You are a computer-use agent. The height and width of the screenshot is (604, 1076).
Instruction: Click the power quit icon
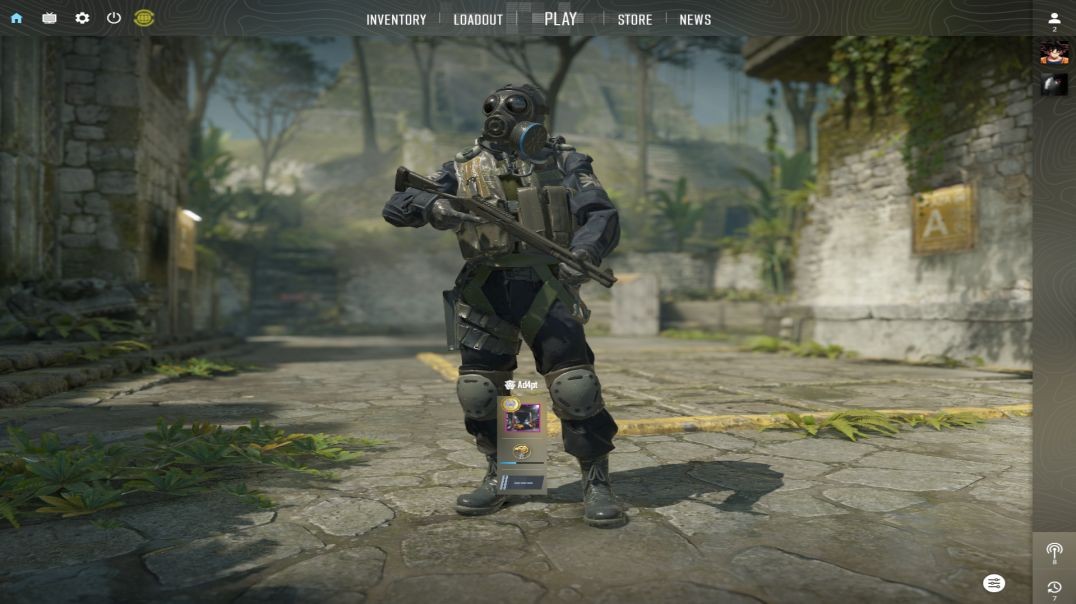[114, 18]
